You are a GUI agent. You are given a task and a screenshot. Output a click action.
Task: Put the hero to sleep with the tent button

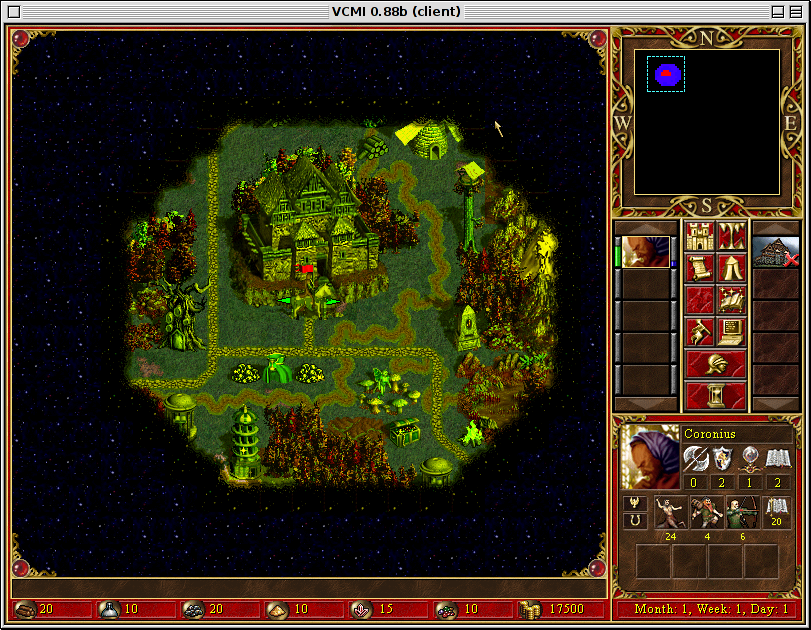[x=732, y=270]
